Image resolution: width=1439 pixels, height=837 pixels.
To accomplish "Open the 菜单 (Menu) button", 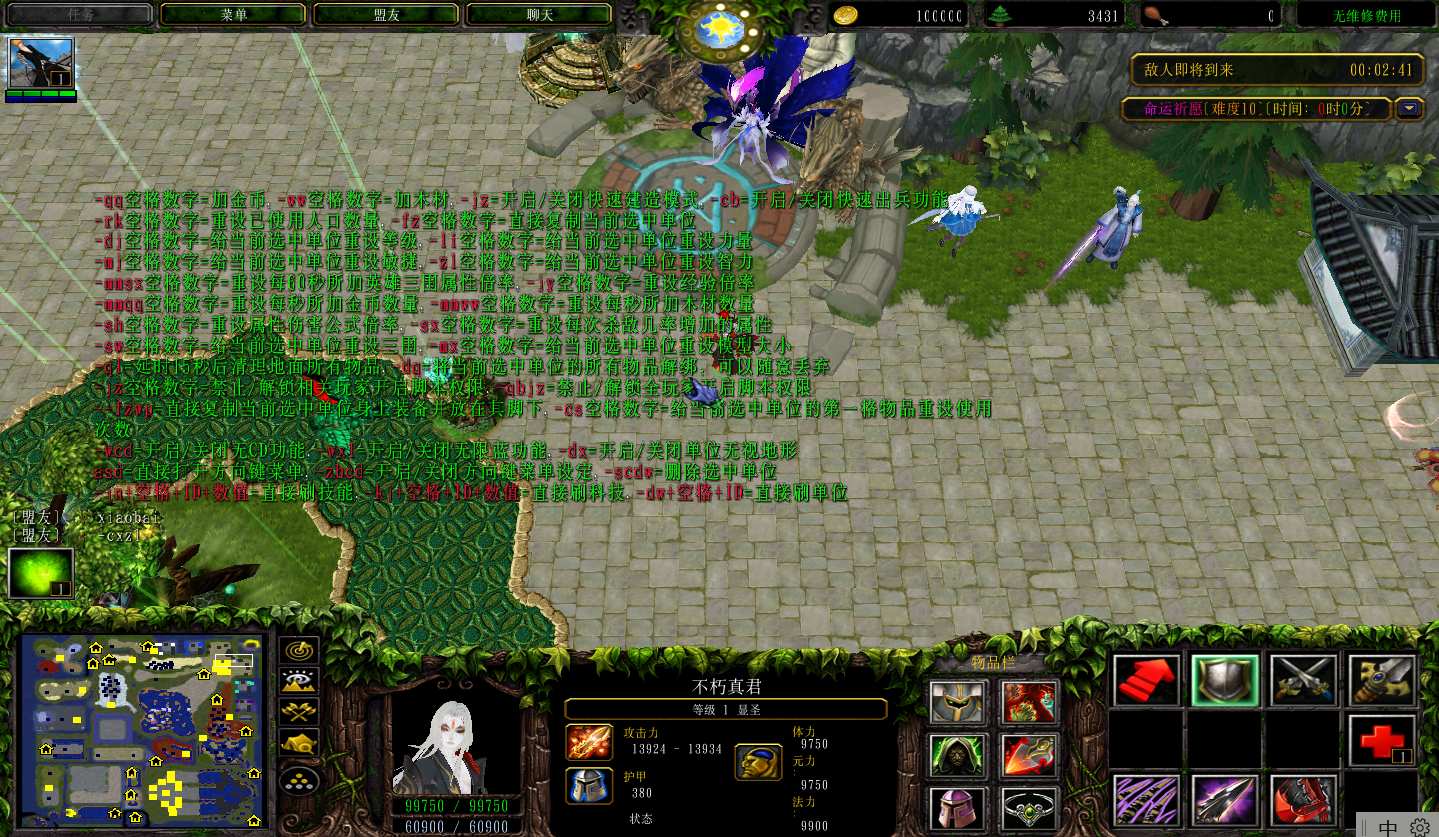I will pos(233,15).
